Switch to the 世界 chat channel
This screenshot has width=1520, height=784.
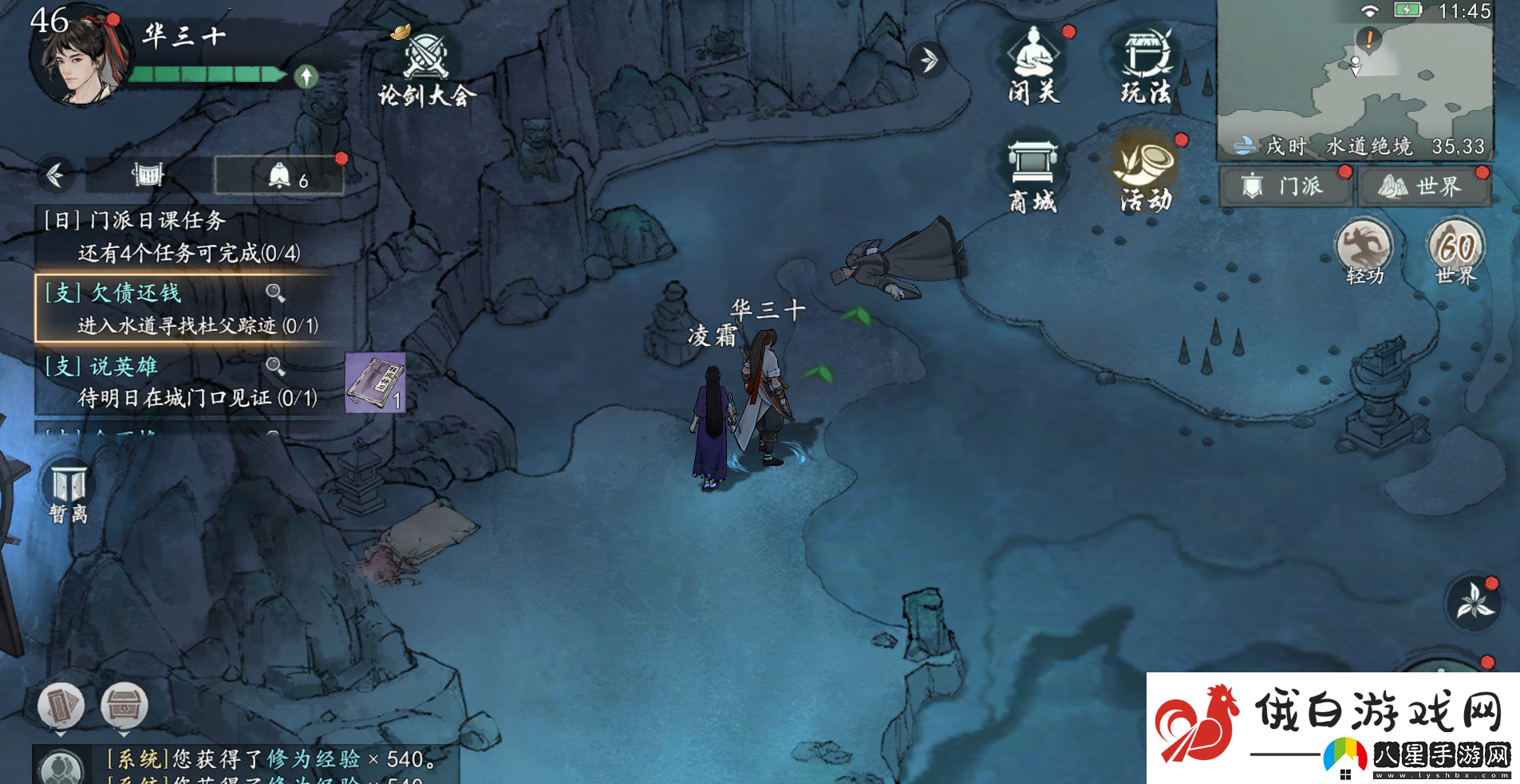pos(1423,187)
